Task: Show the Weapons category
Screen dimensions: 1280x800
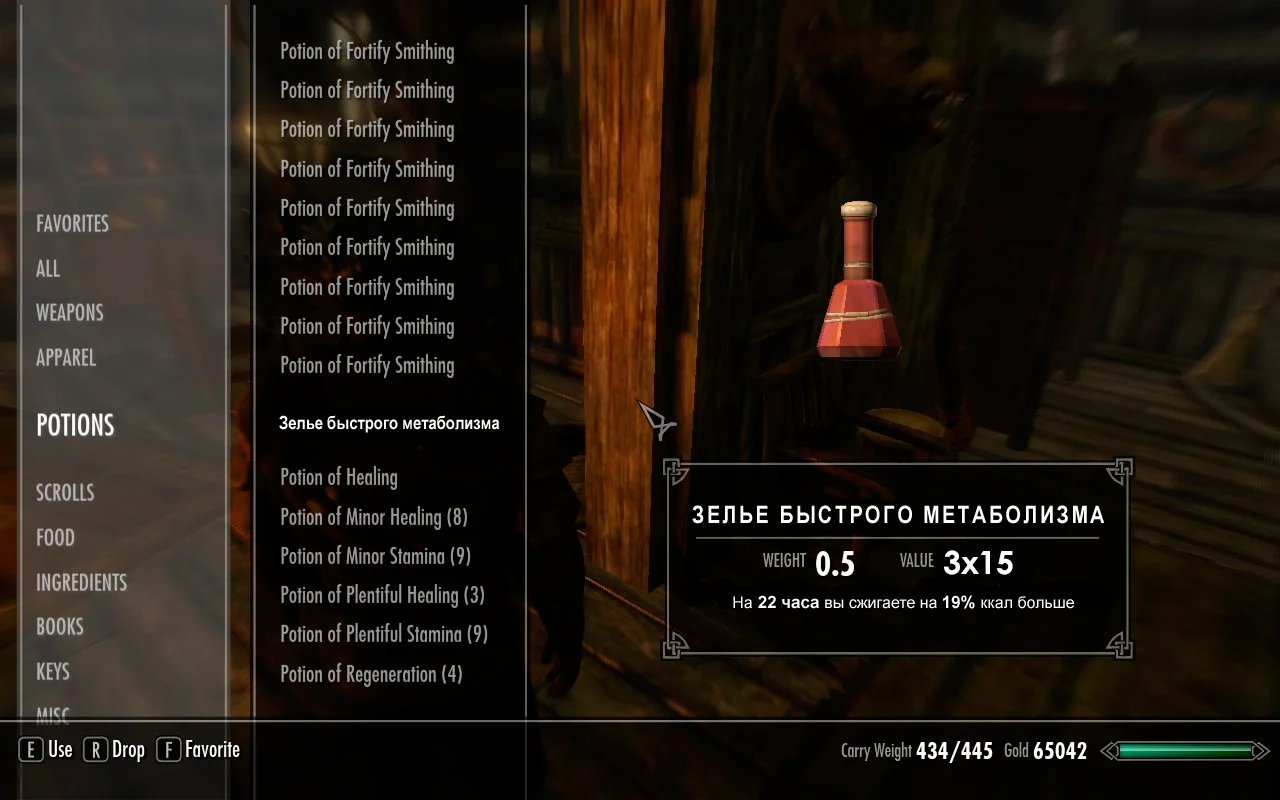Action: (x=70, y=313)
